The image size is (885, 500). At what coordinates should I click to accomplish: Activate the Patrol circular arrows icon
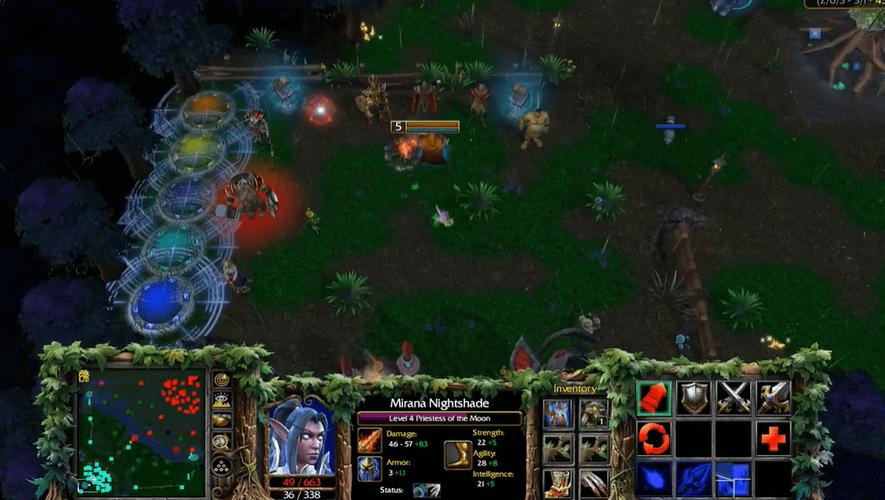(x=653, y=438)
